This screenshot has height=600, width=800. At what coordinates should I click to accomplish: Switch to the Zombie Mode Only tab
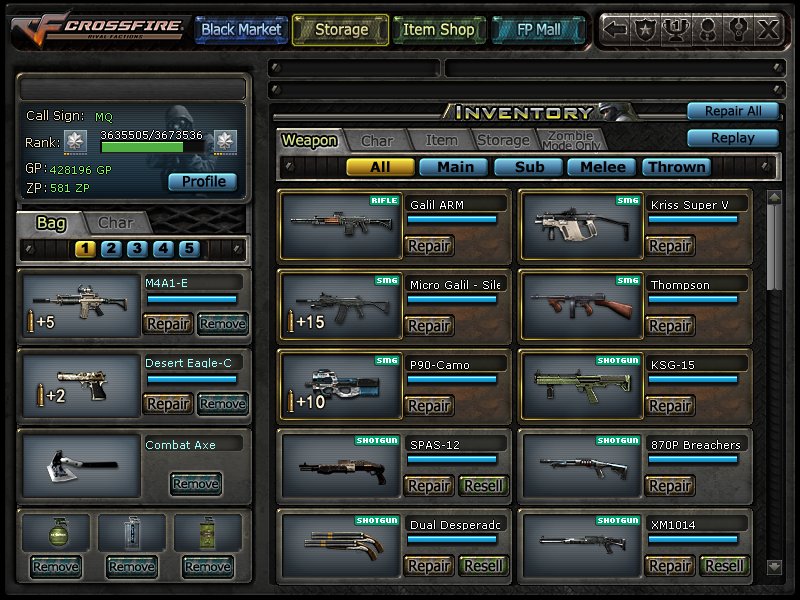(x=570, y=141)
